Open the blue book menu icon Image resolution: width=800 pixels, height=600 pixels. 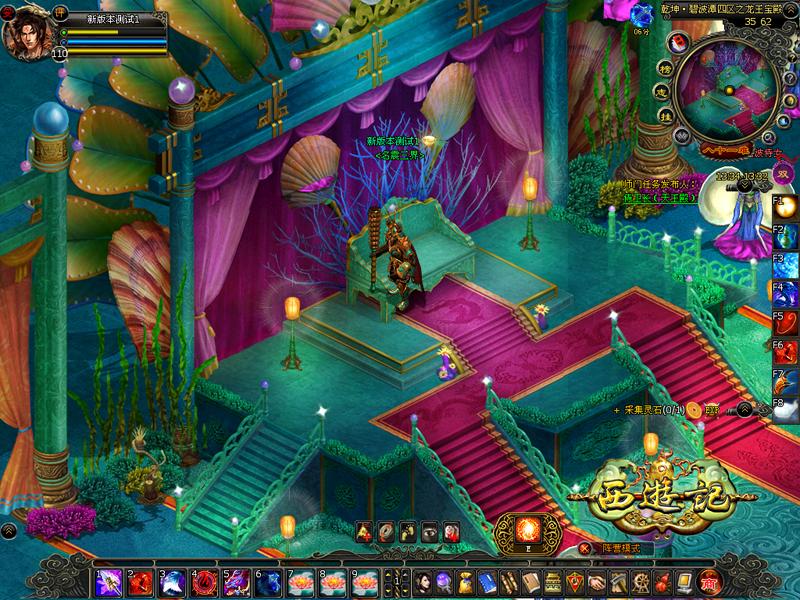487,582
